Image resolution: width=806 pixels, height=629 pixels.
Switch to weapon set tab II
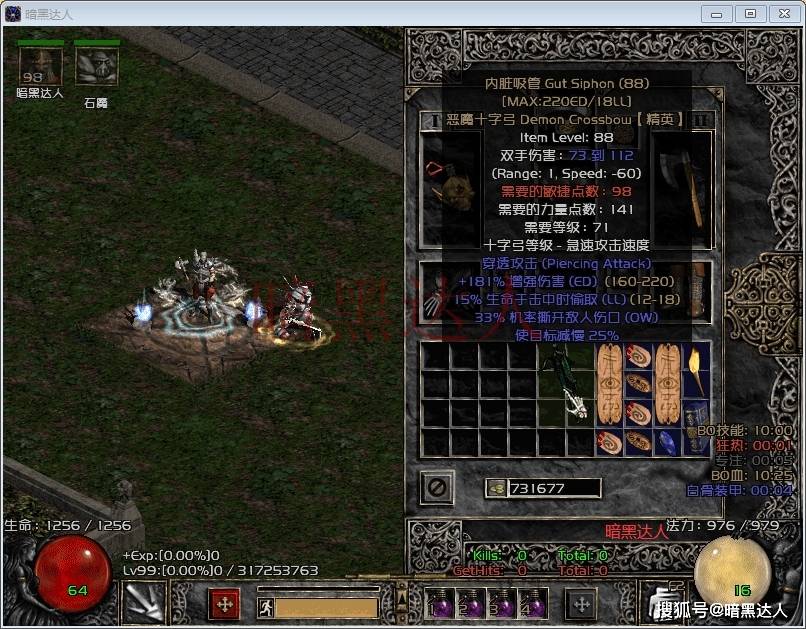click(703, 120)
